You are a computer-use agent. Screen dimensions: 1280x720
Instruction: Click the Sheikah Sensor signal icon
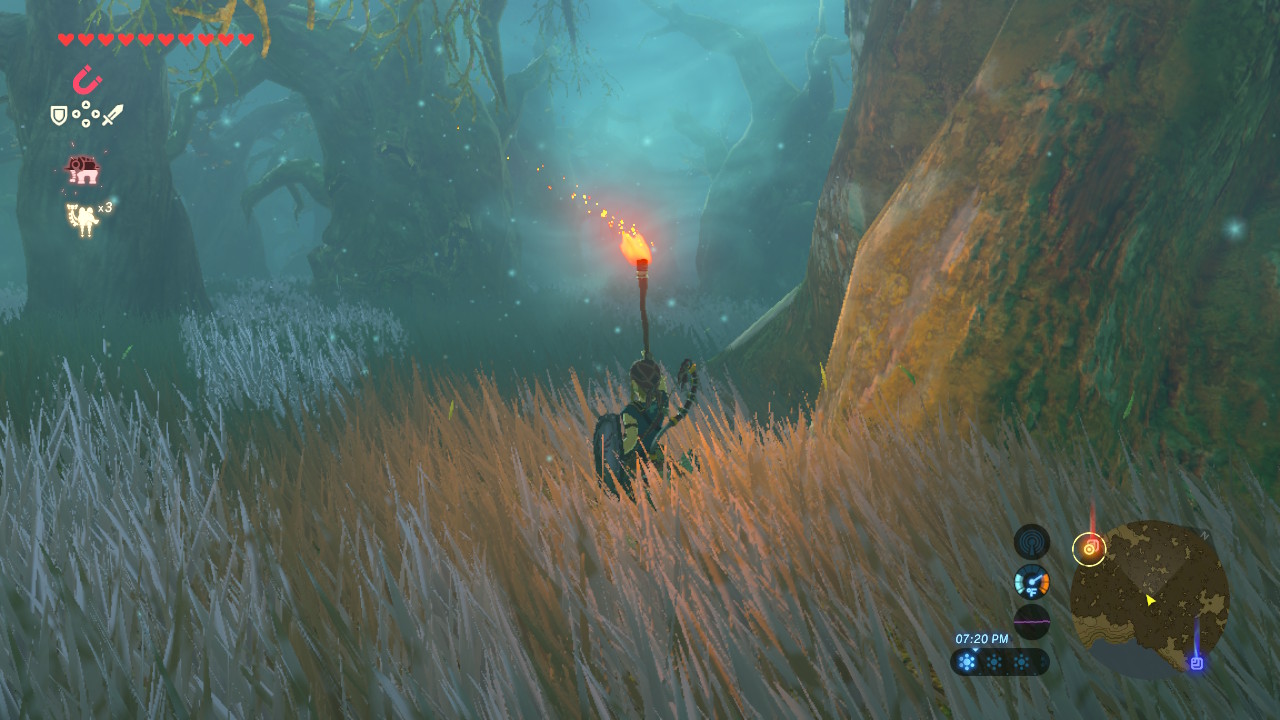1031,542
